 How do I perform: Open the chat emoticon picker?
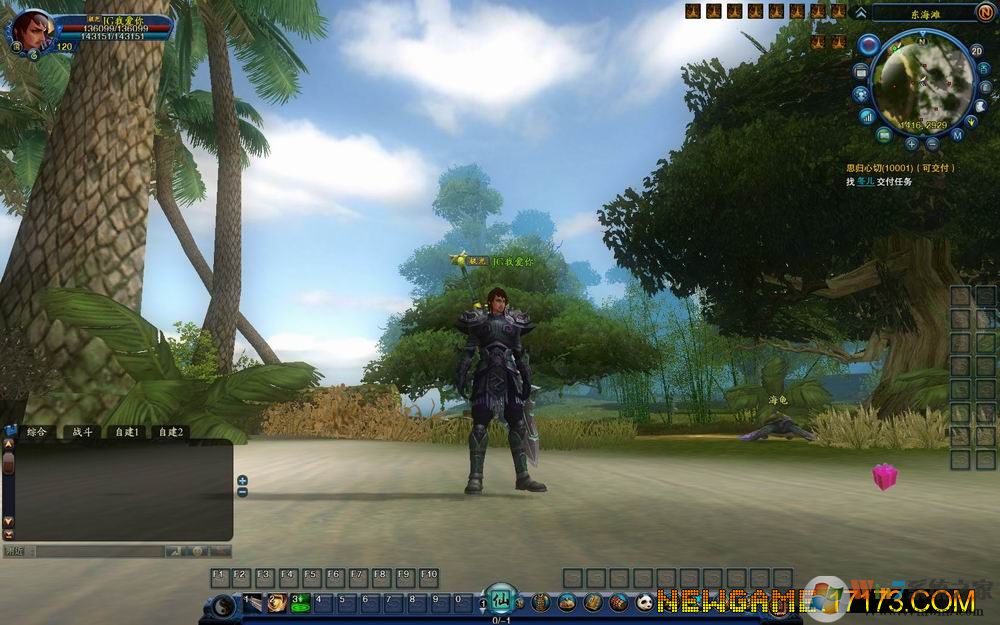[198, 551]
